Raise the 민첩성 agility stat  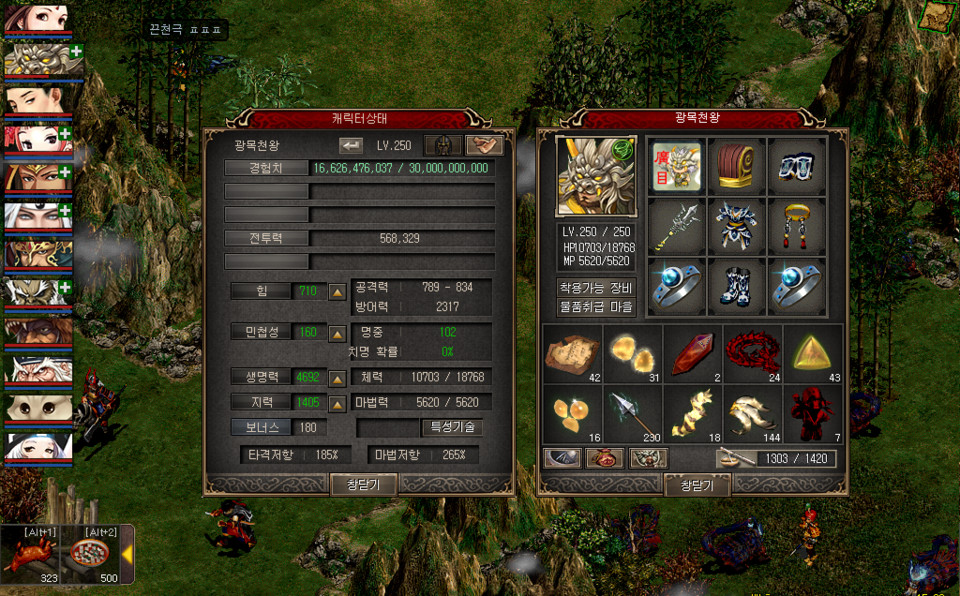(x=338, y=332)
